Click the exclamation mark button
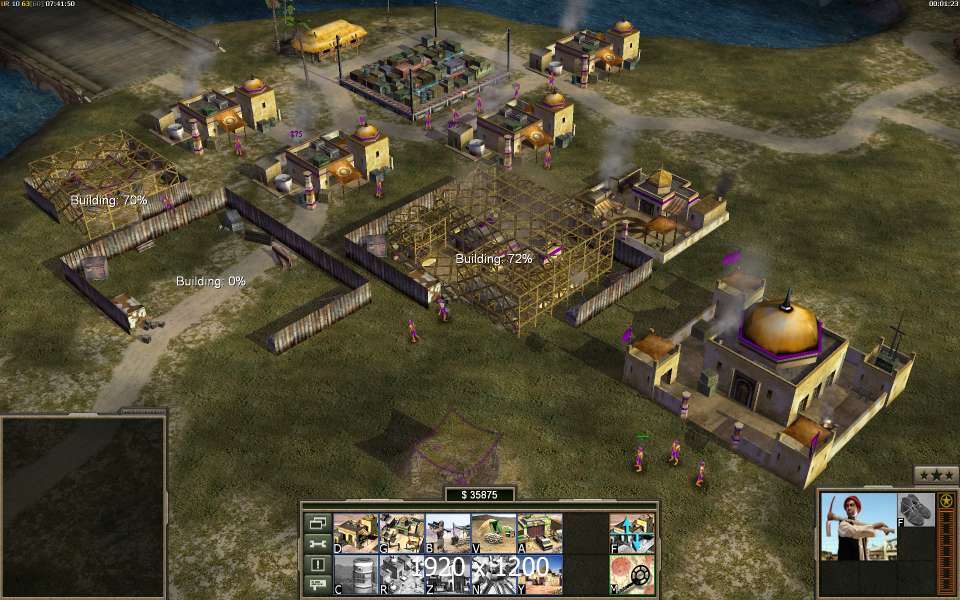This screenshot has width=960, height=600. (x=318, y=564)
